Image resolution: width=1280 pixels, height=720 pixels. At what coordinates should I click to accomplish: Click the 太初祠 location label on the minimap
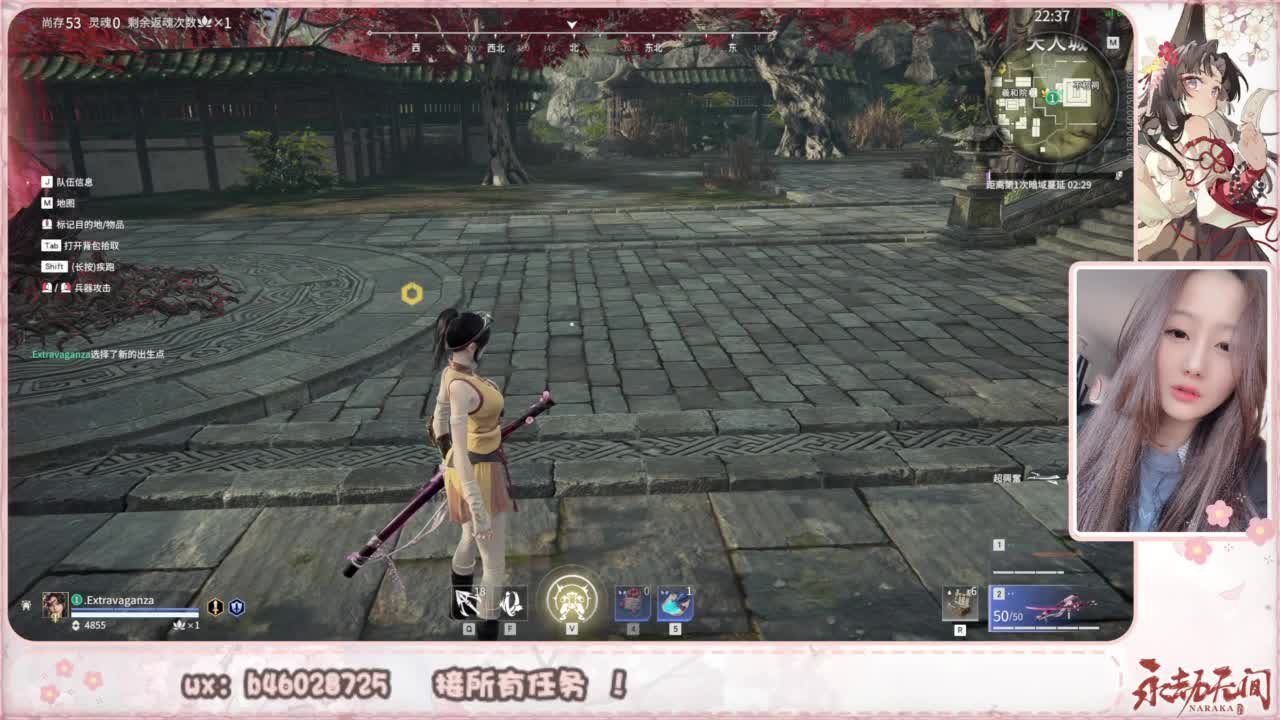(x=1086, y=85)
